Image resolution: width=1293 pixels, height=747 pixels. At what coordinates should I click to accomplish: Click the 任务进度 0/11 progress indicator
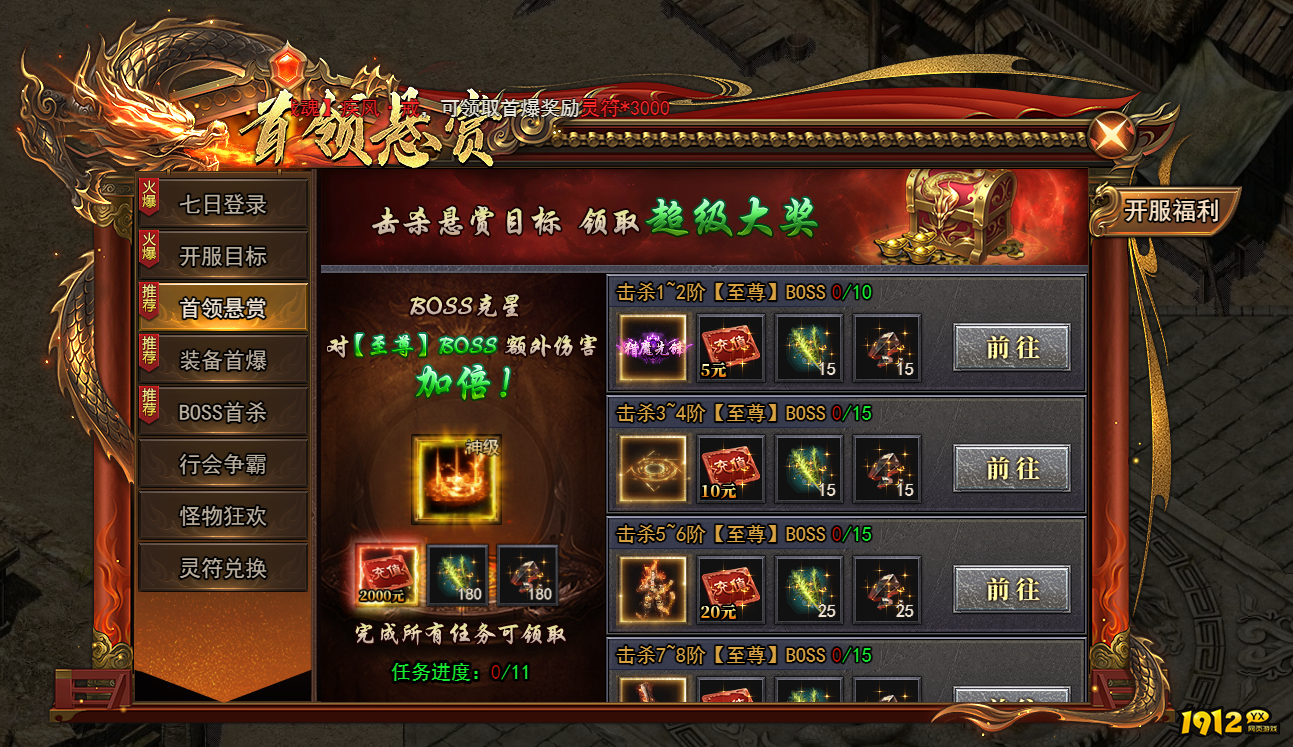tap(460, 673)
